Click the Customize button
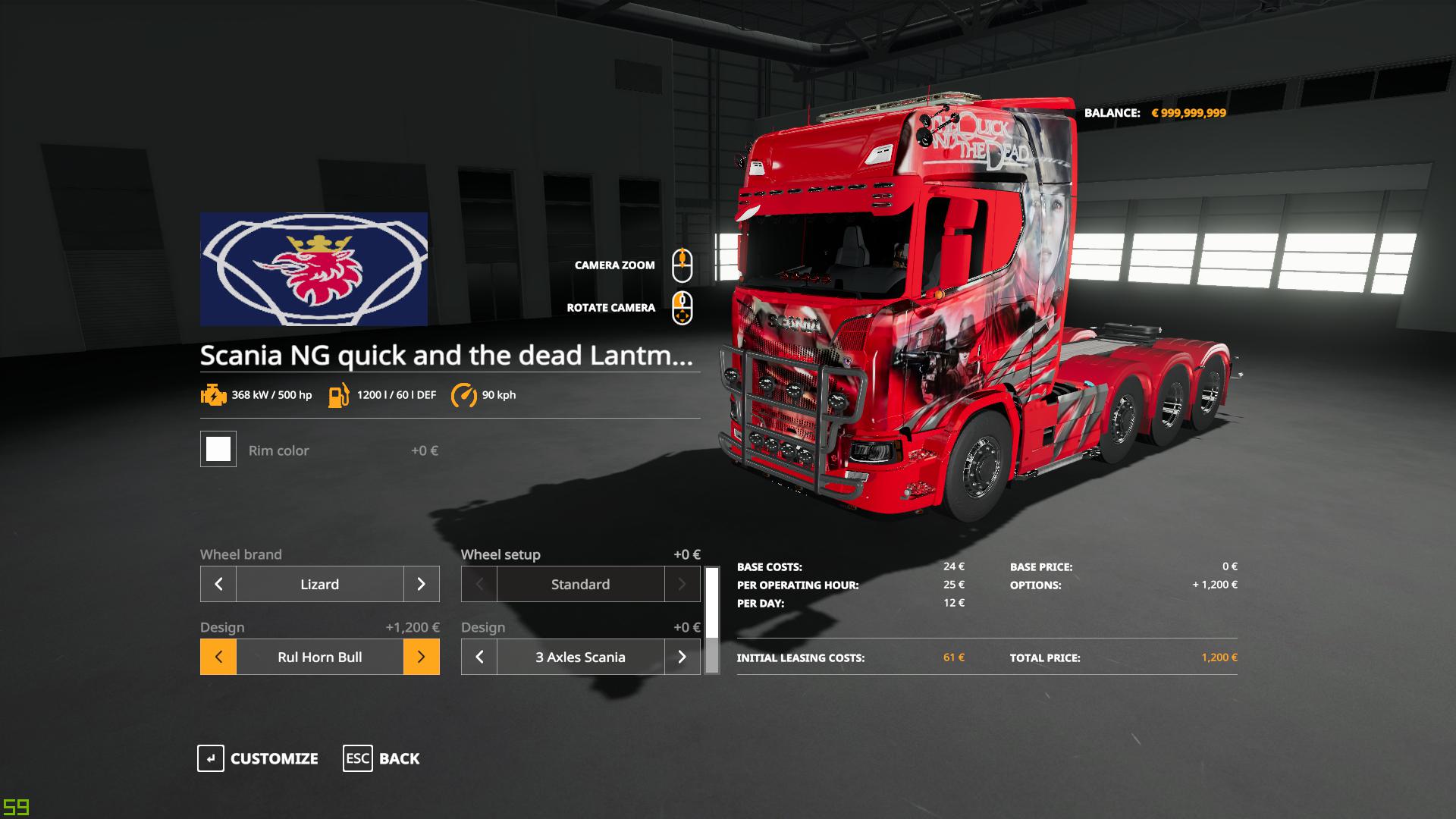The image size is (1456, 819). coord(258,758)
